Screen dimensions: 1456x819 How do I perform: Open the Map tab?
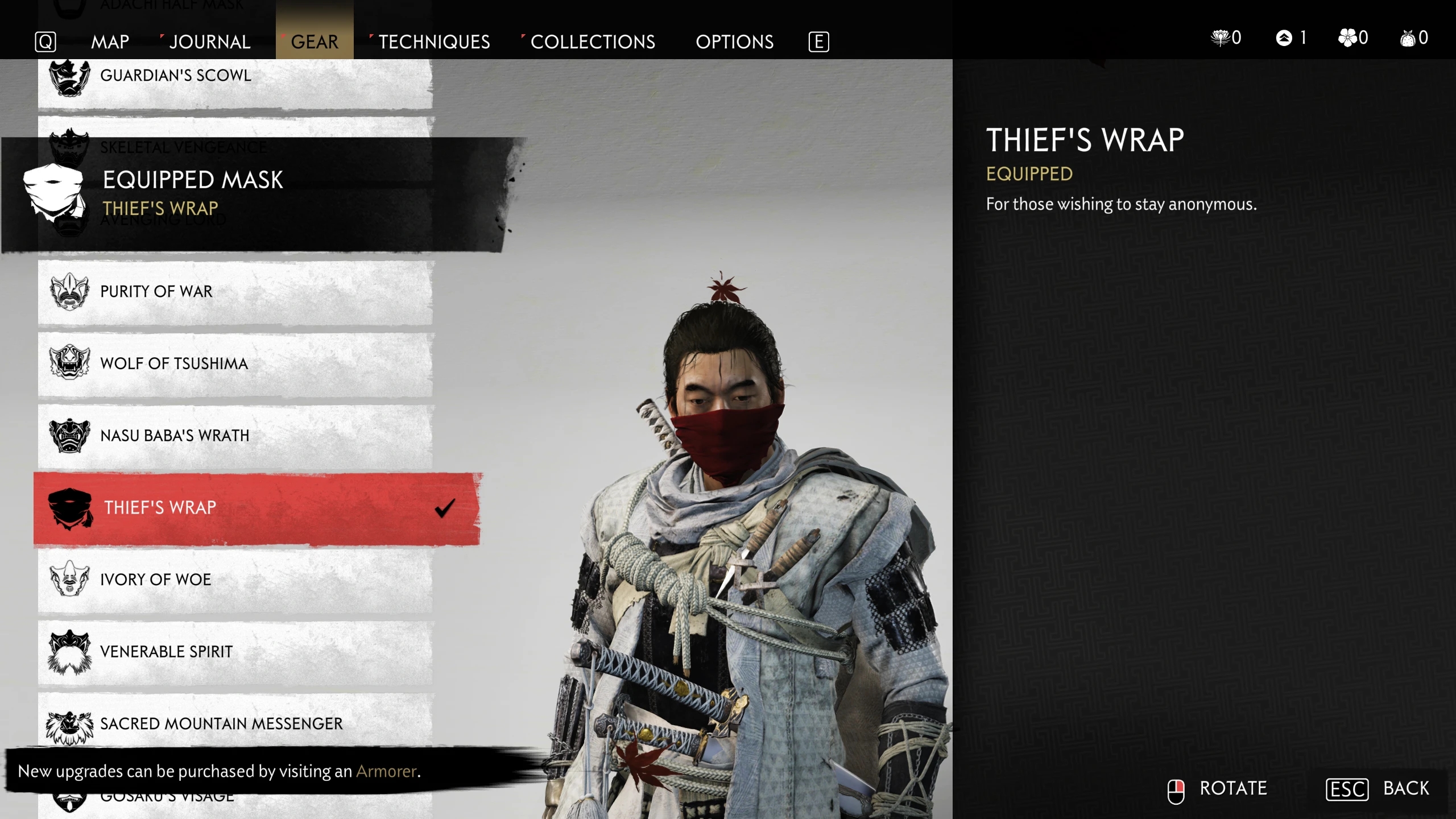110,42
